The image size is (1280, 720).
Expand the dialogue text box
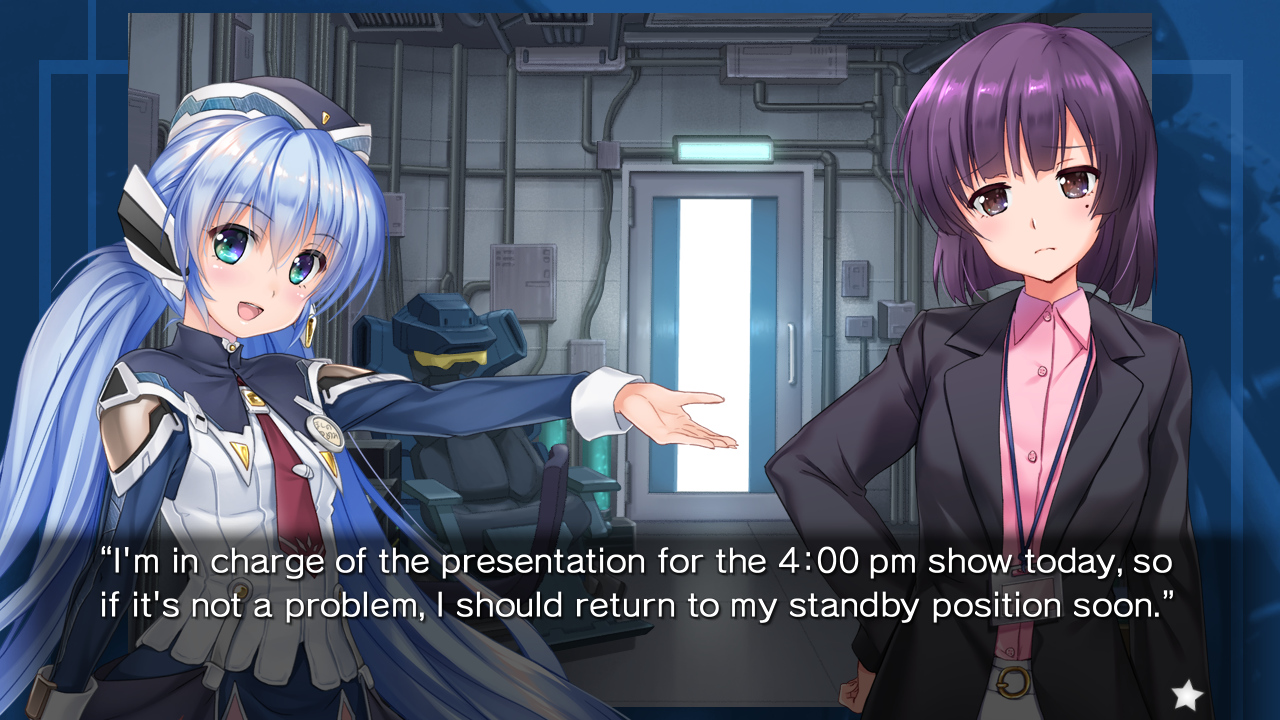(x=640, y=583)
